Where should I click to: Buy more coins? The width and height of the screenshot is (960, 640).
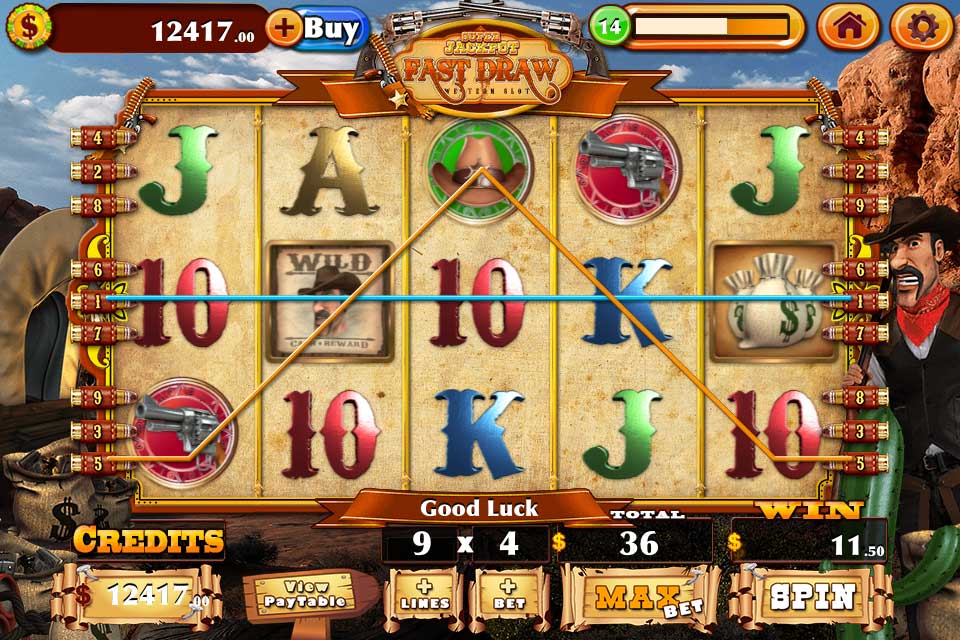318,28
